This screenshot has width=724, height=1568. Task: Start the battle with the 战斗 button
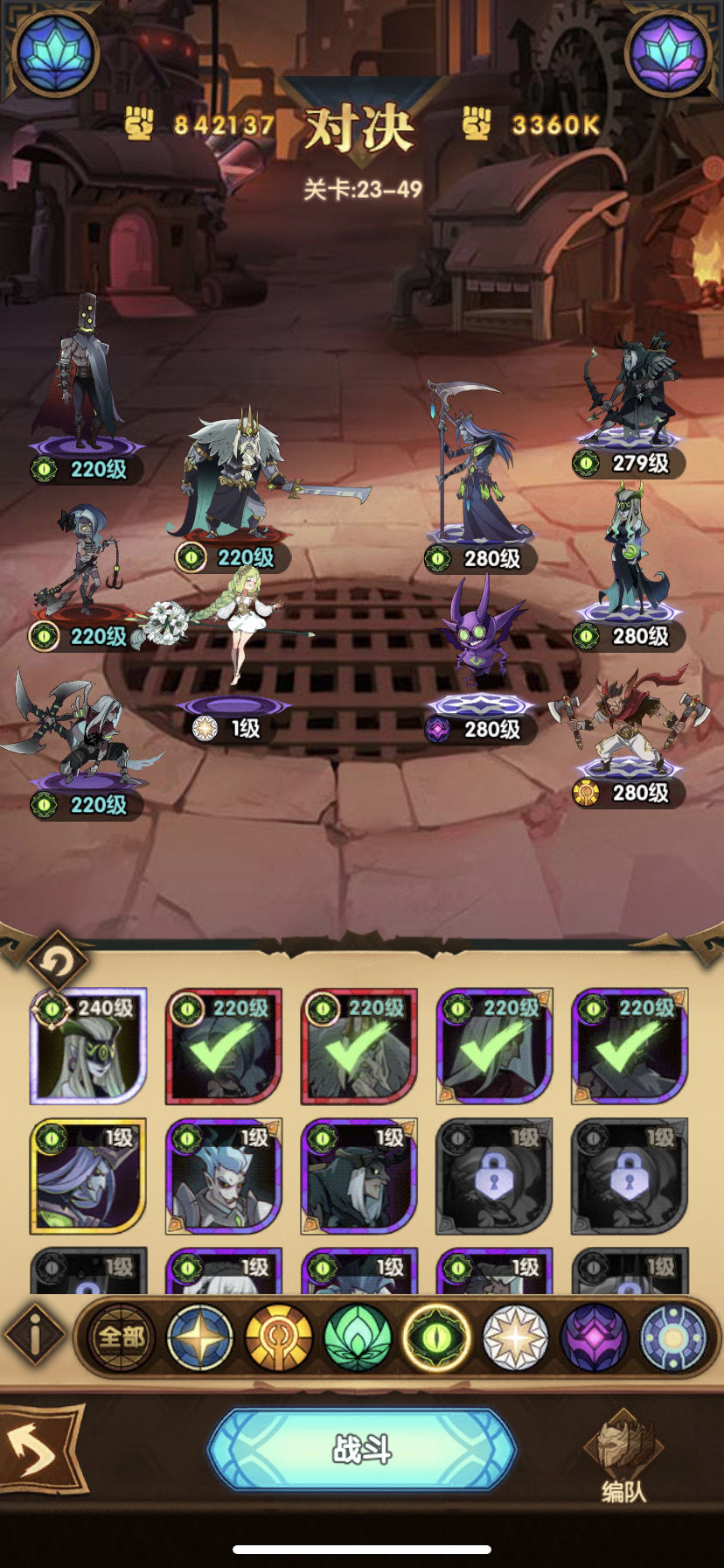point(361,1450)
